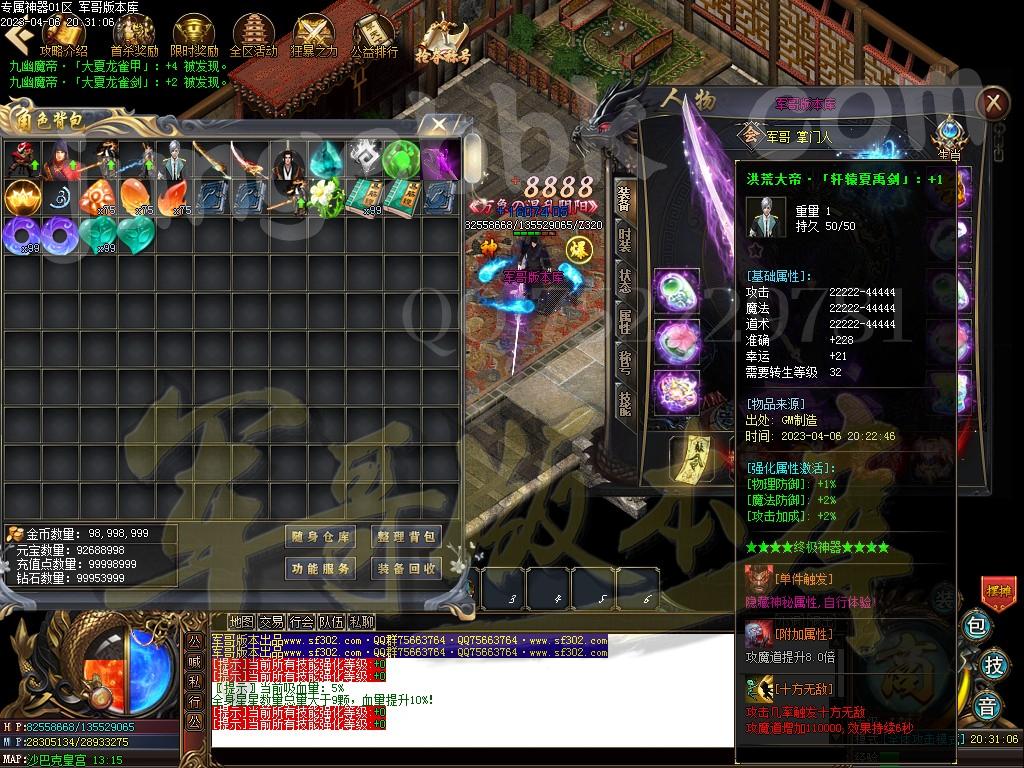
Task: Click the round 包 bag button
Action: pos(977,627)
